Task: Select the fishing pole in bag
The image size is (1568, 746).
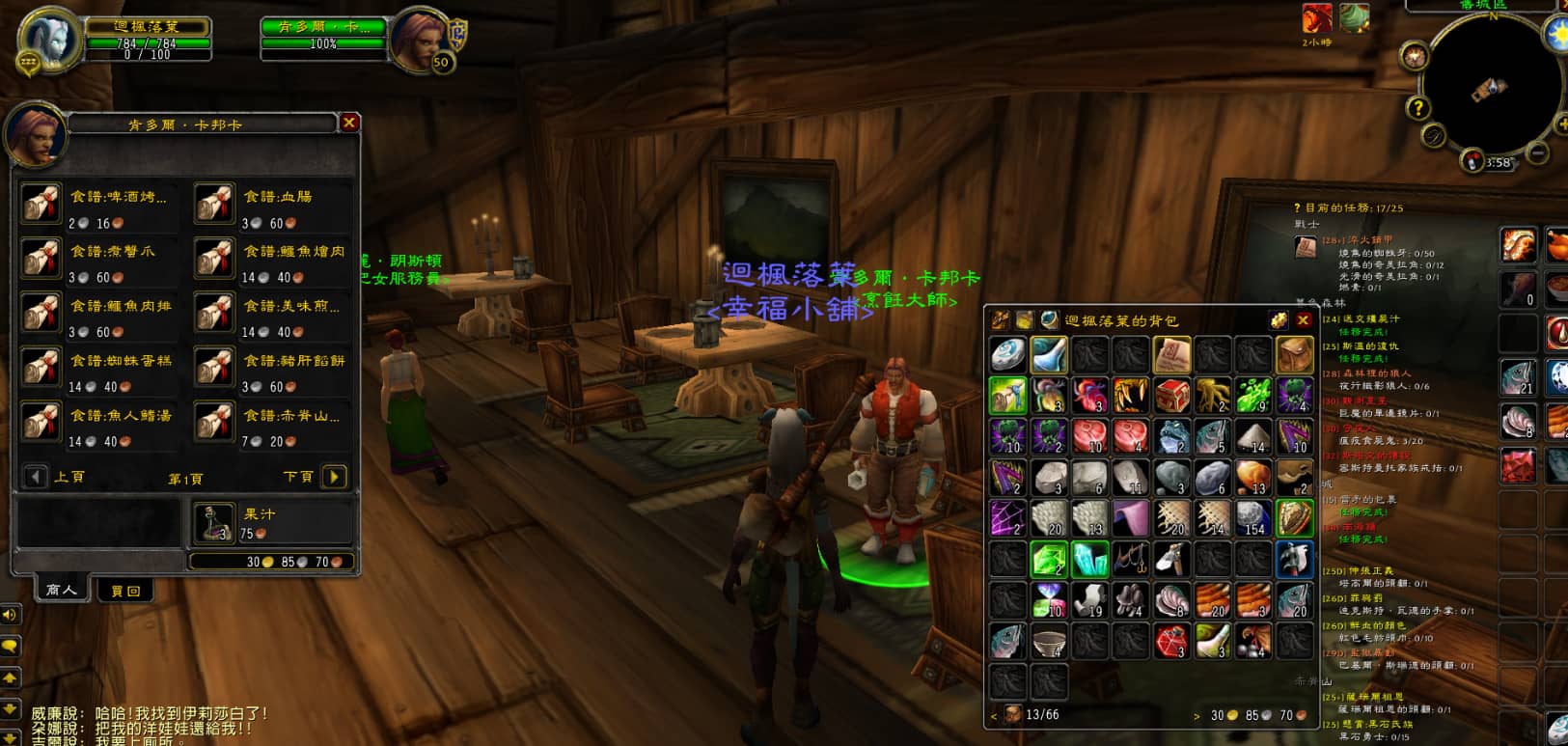Action: point(1131,559)
